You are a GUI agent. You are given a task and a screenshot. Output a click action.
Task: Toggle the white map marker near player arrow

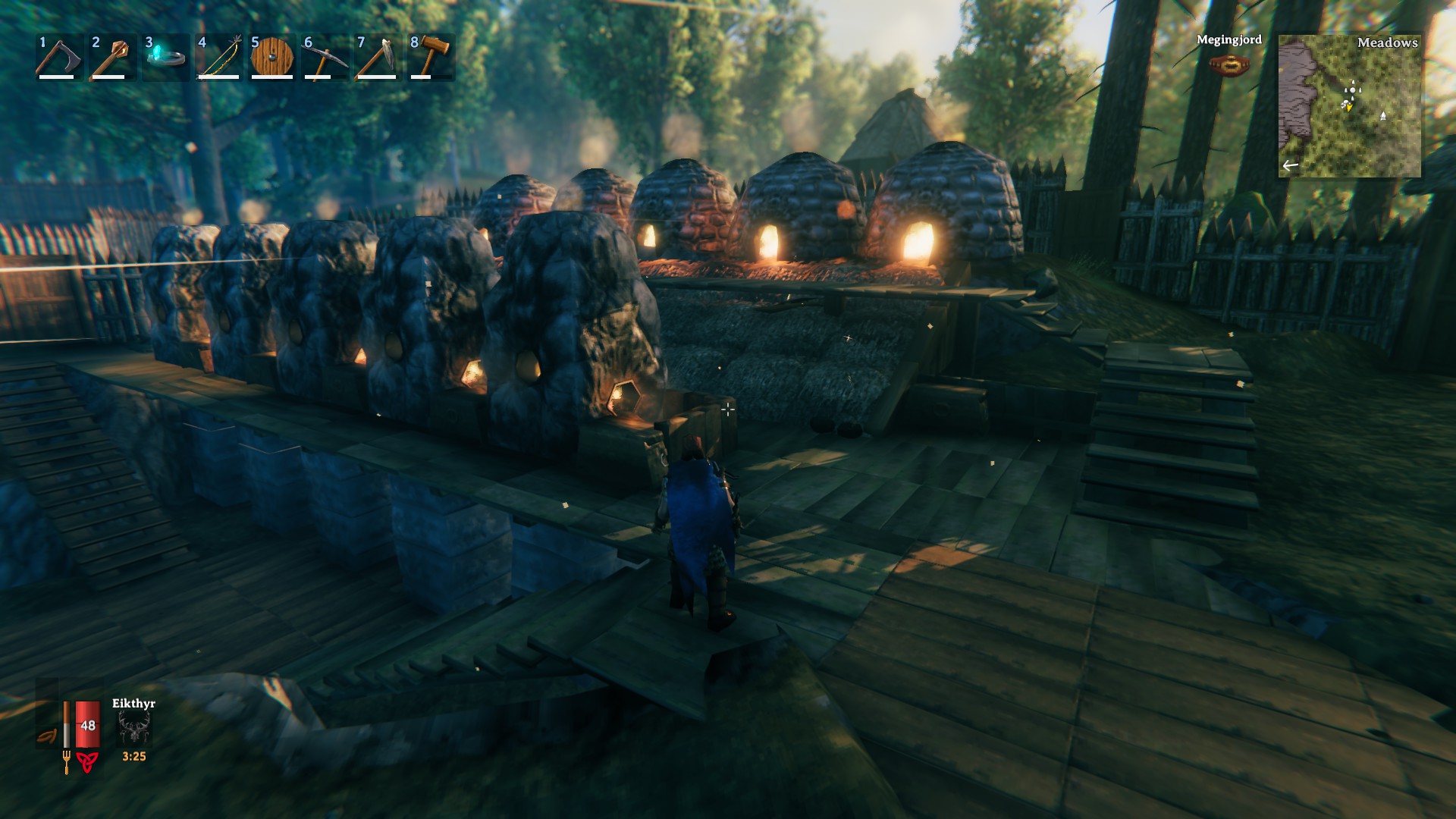[x=1345, y=104]
